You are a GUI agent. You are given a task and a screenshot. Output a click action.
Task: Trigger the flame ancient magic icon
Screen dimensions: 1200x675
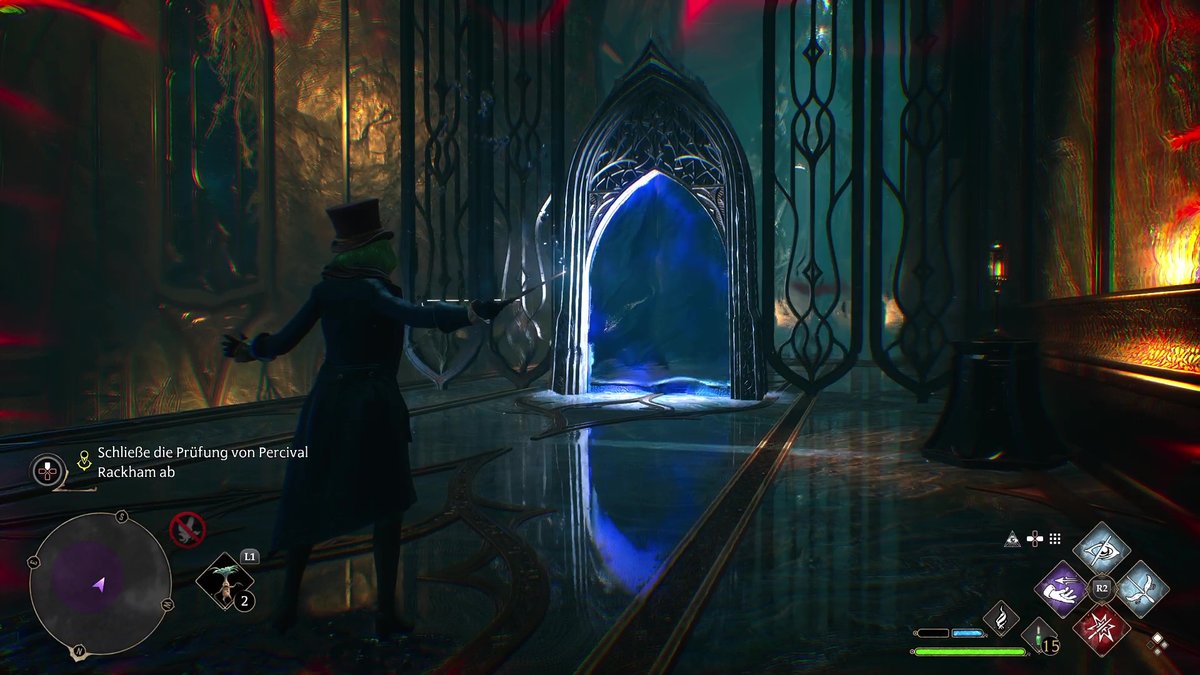pyautogui.click(x=1000, y=618)
